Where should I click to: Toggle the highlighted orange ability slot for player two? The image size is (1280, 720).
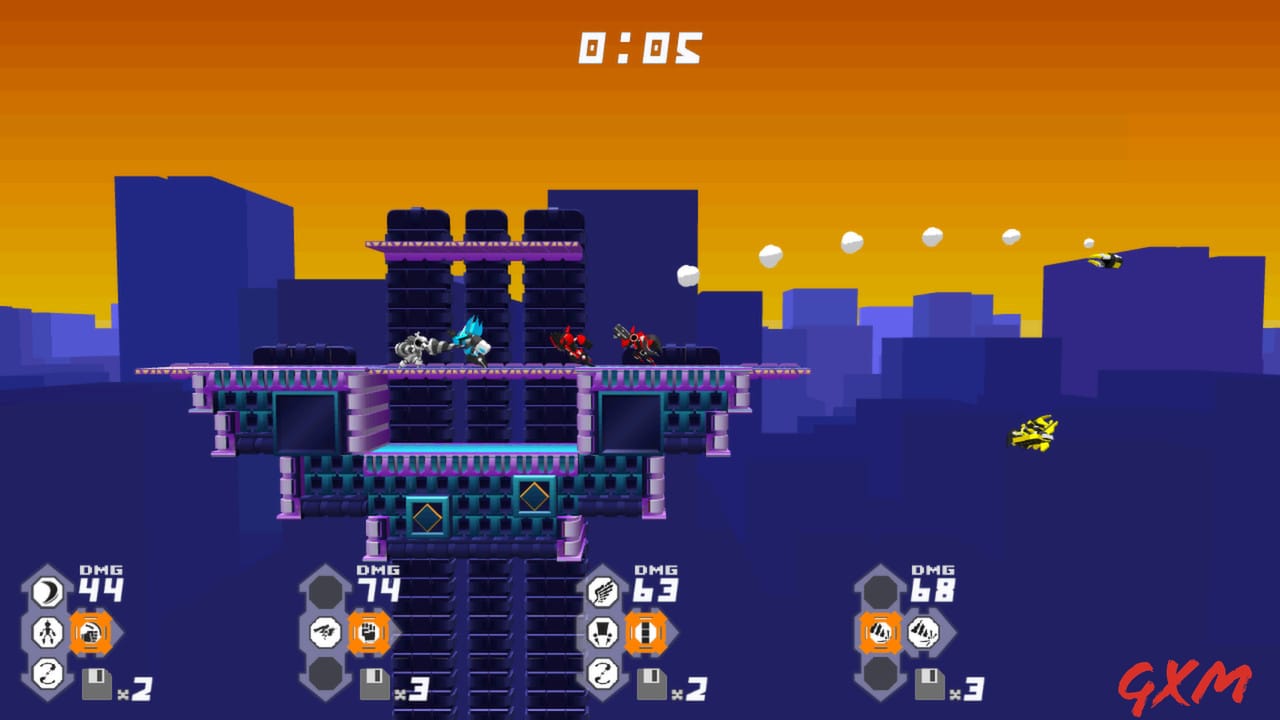tap(367, 632)
